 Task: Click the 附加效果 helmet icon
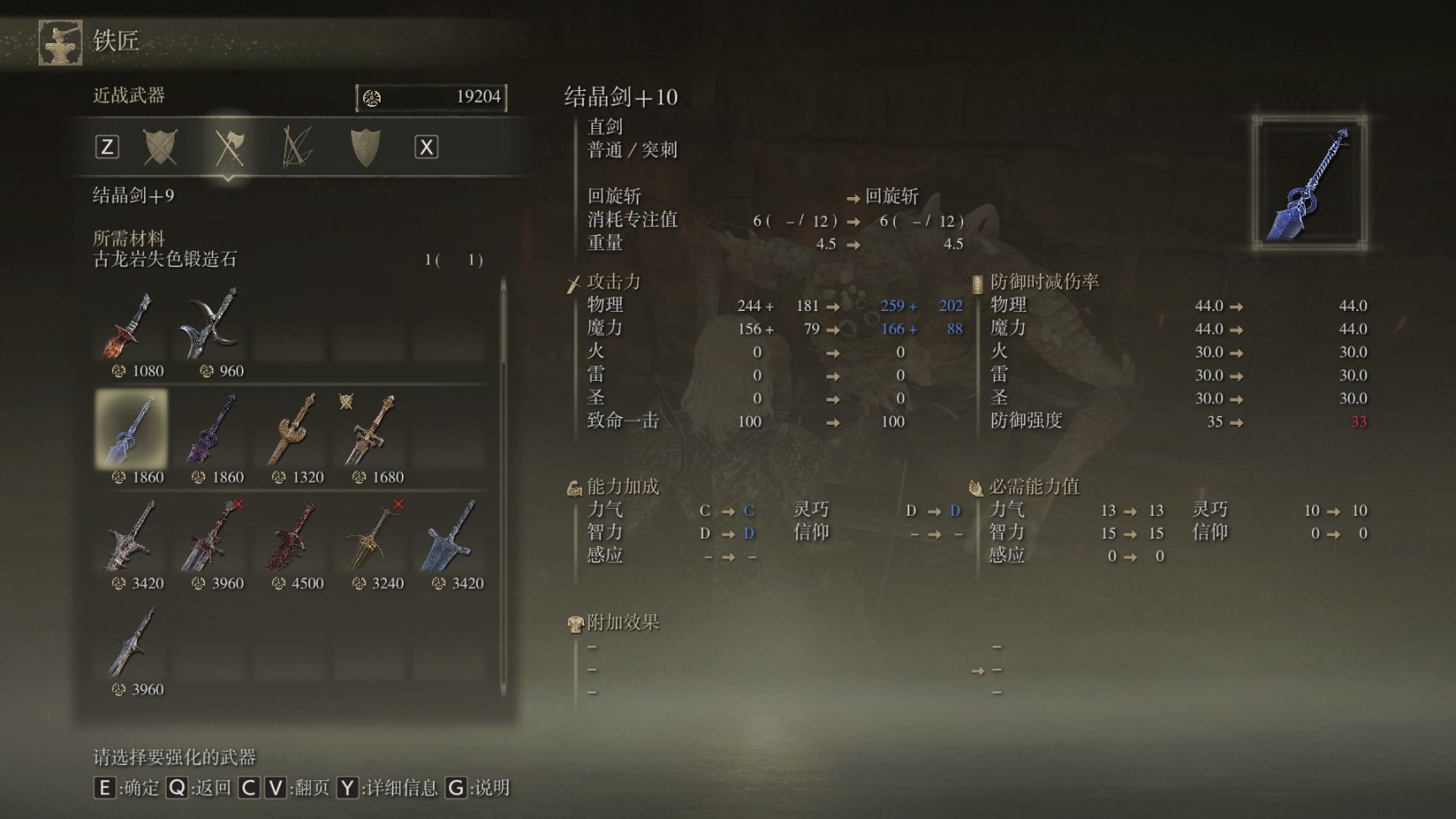point(574,622)
